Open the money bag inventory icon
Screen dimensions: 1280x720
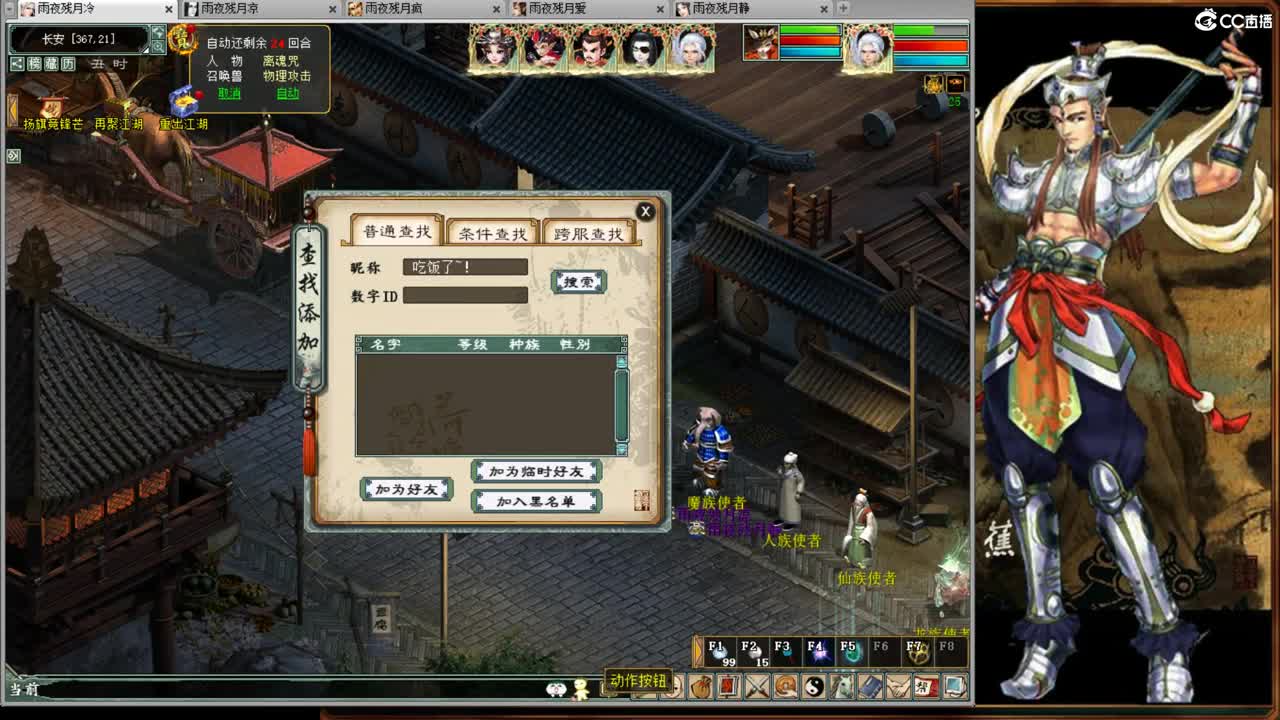(x=702, y=686)
